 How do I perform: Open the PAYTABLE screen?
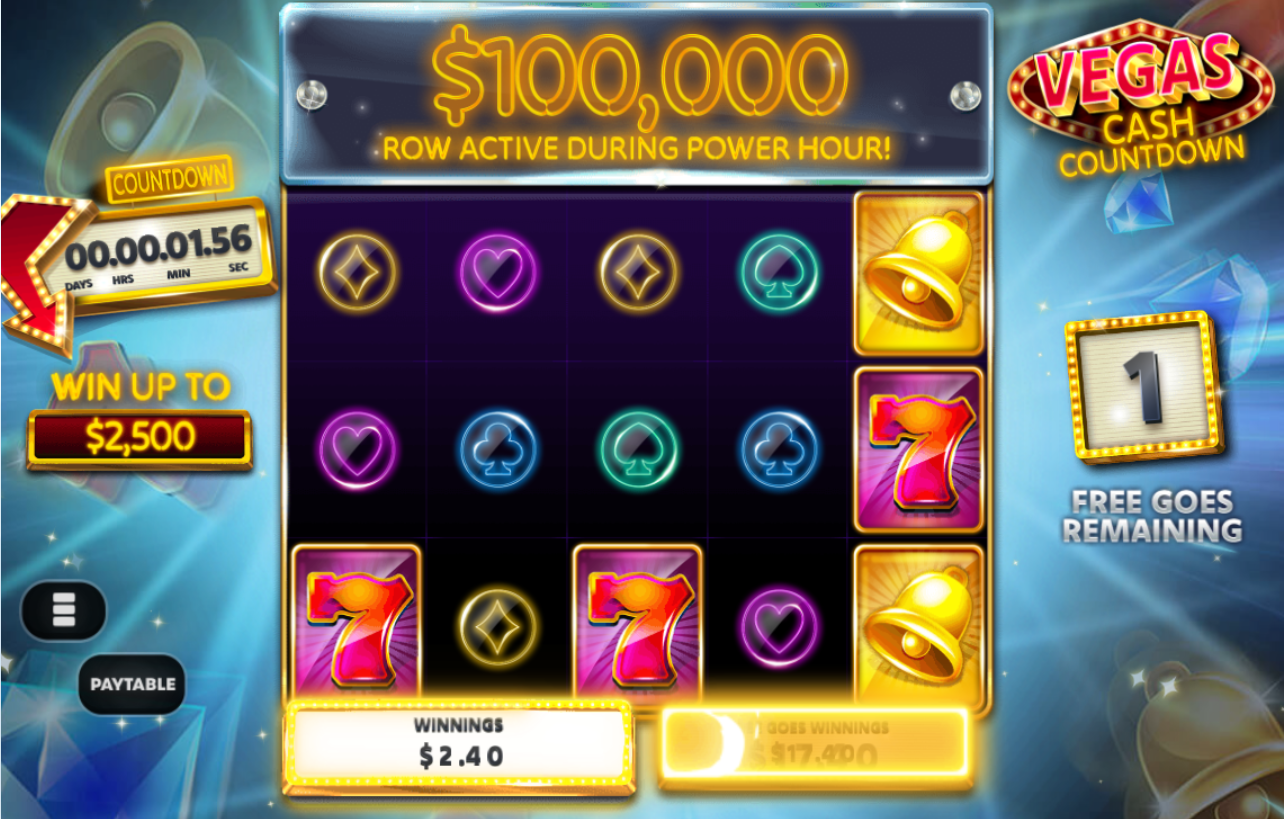[x=133, y=685]
